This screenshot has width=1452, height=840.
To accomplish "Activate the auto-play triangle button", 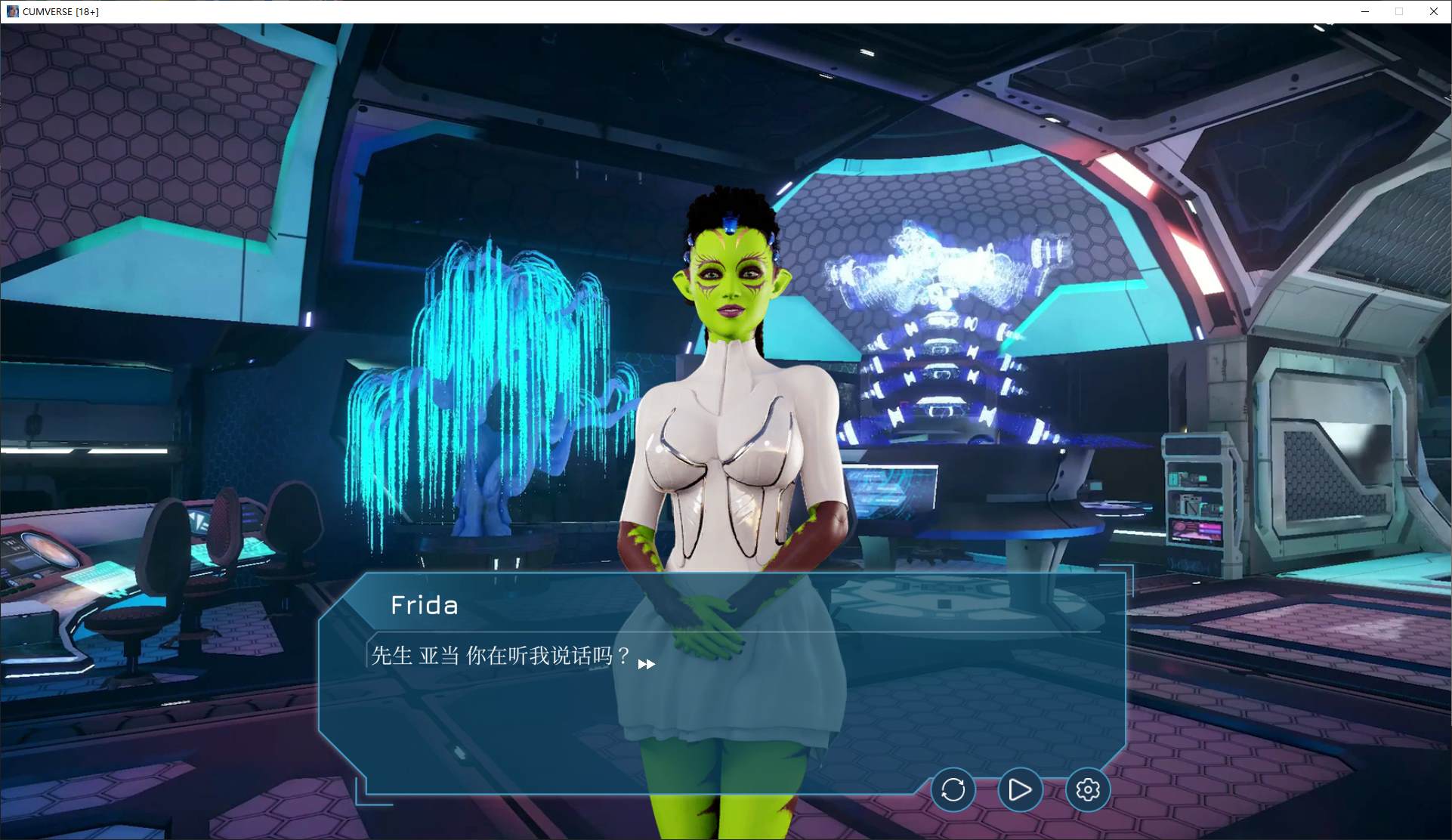I will click(1020, 789).
